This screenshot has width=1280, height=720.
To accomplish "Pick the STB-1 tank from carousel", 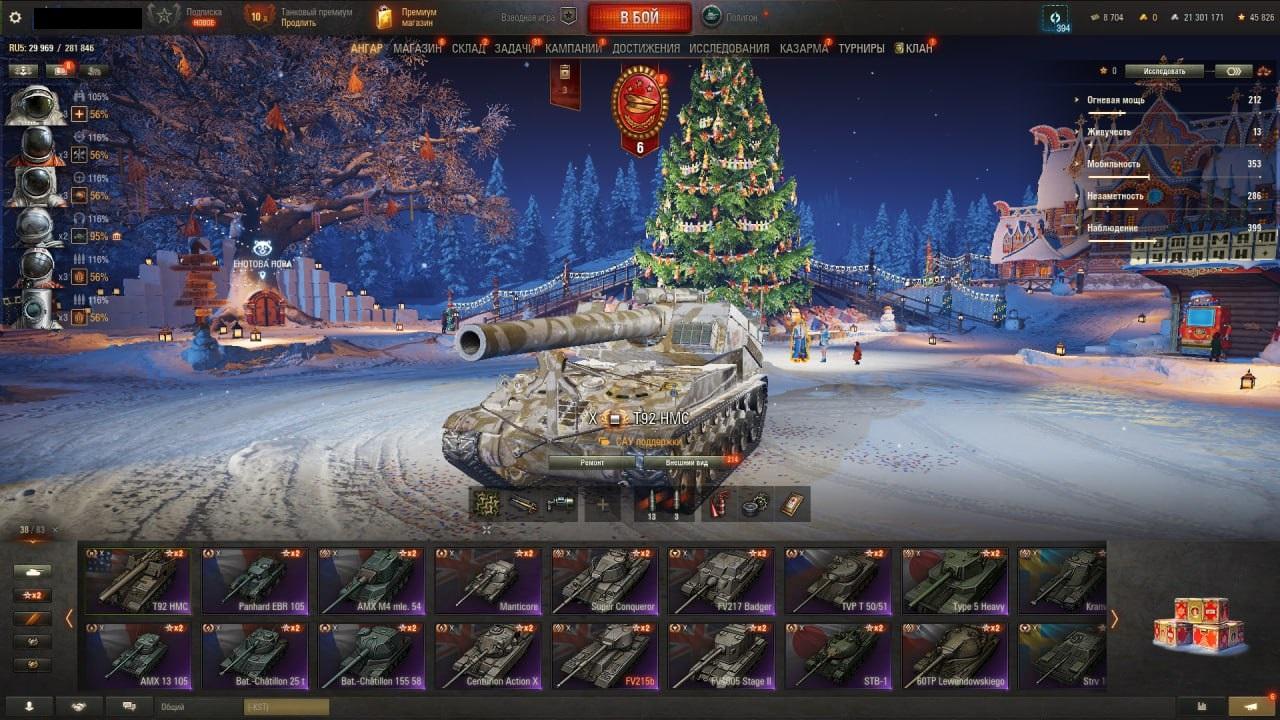I will [x=838, y=655].
